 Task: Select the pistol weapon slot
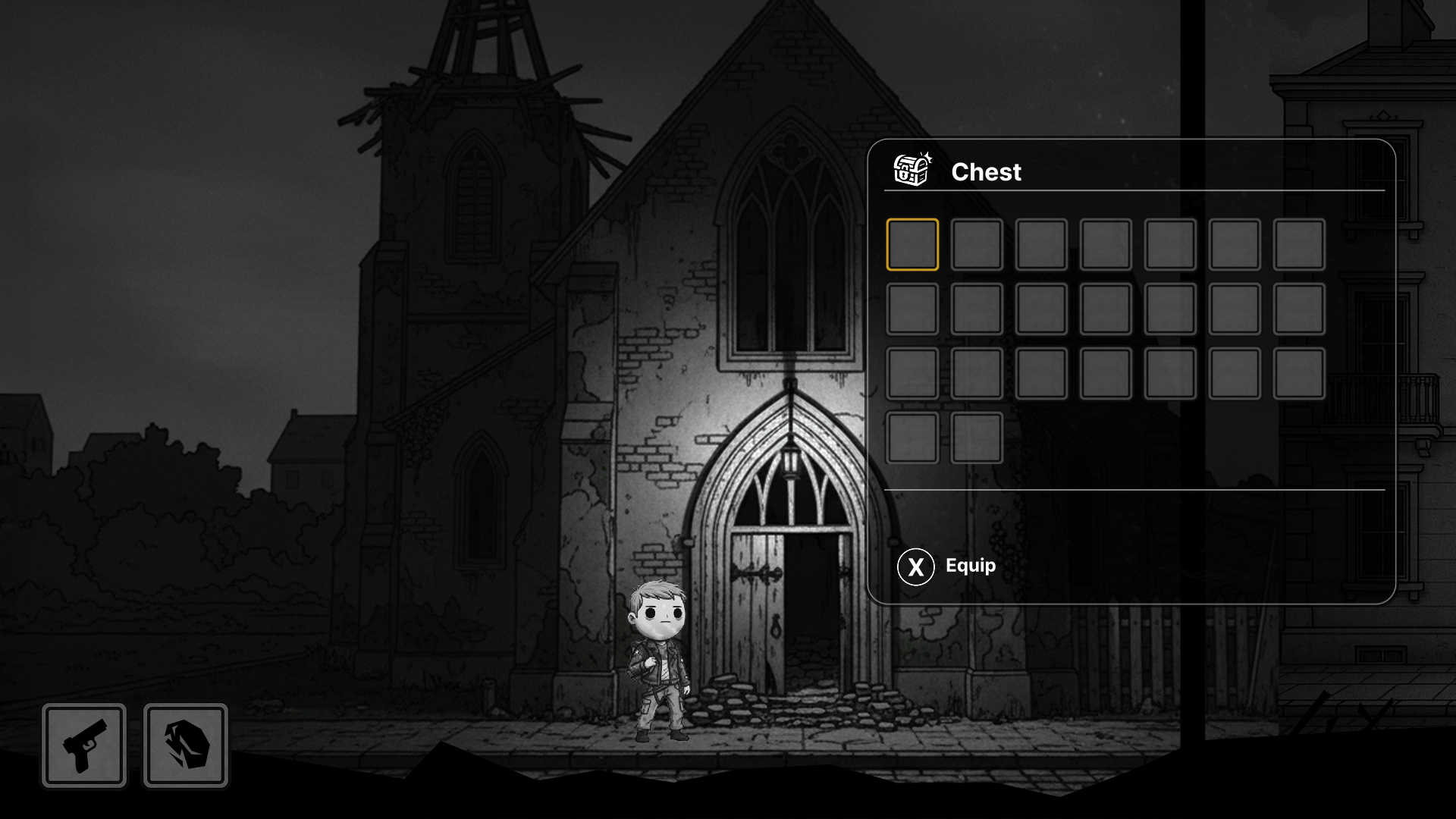pyautogui.click(x=84, y=745)
